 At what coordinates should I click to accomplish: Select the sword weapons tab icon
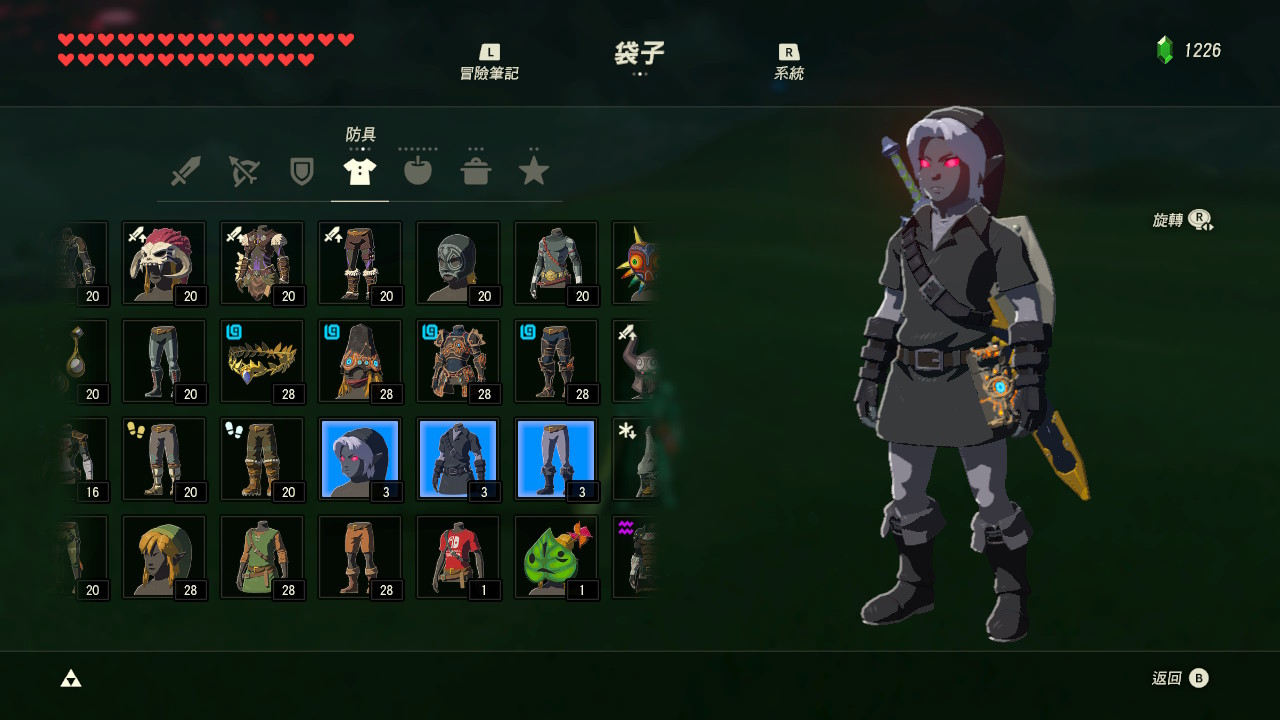(185, 170)
